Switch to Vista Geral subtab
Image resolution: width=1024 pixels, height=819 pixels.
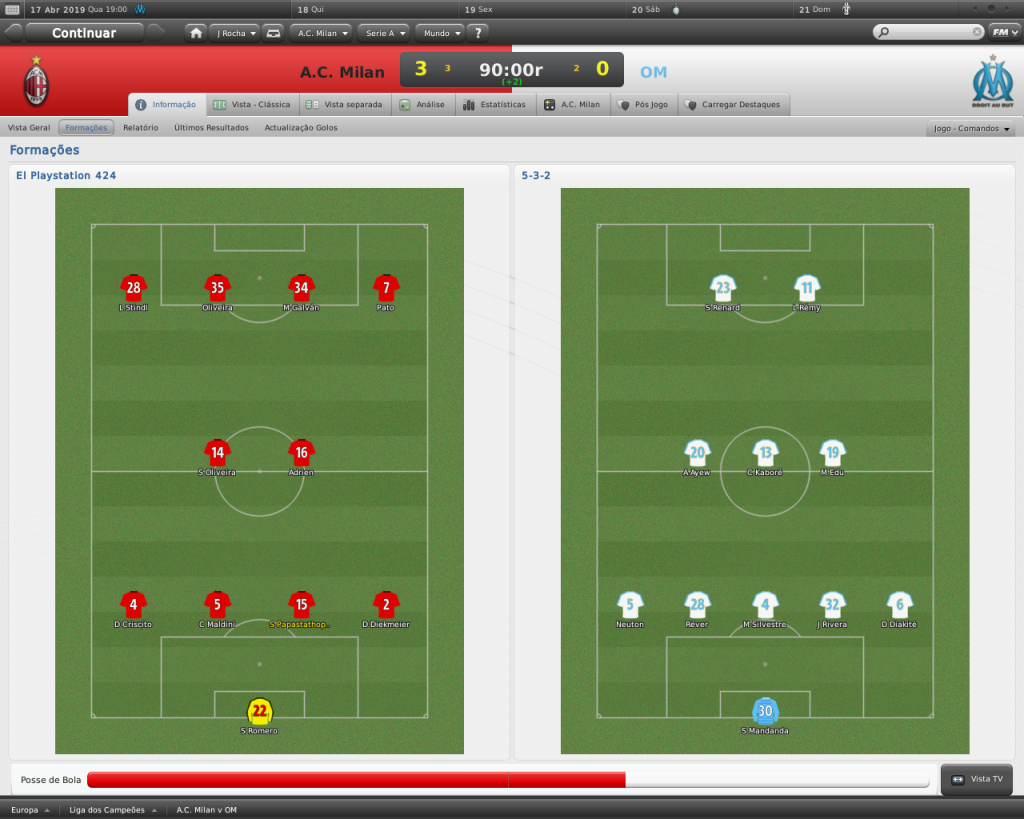[x=29, y=128]
